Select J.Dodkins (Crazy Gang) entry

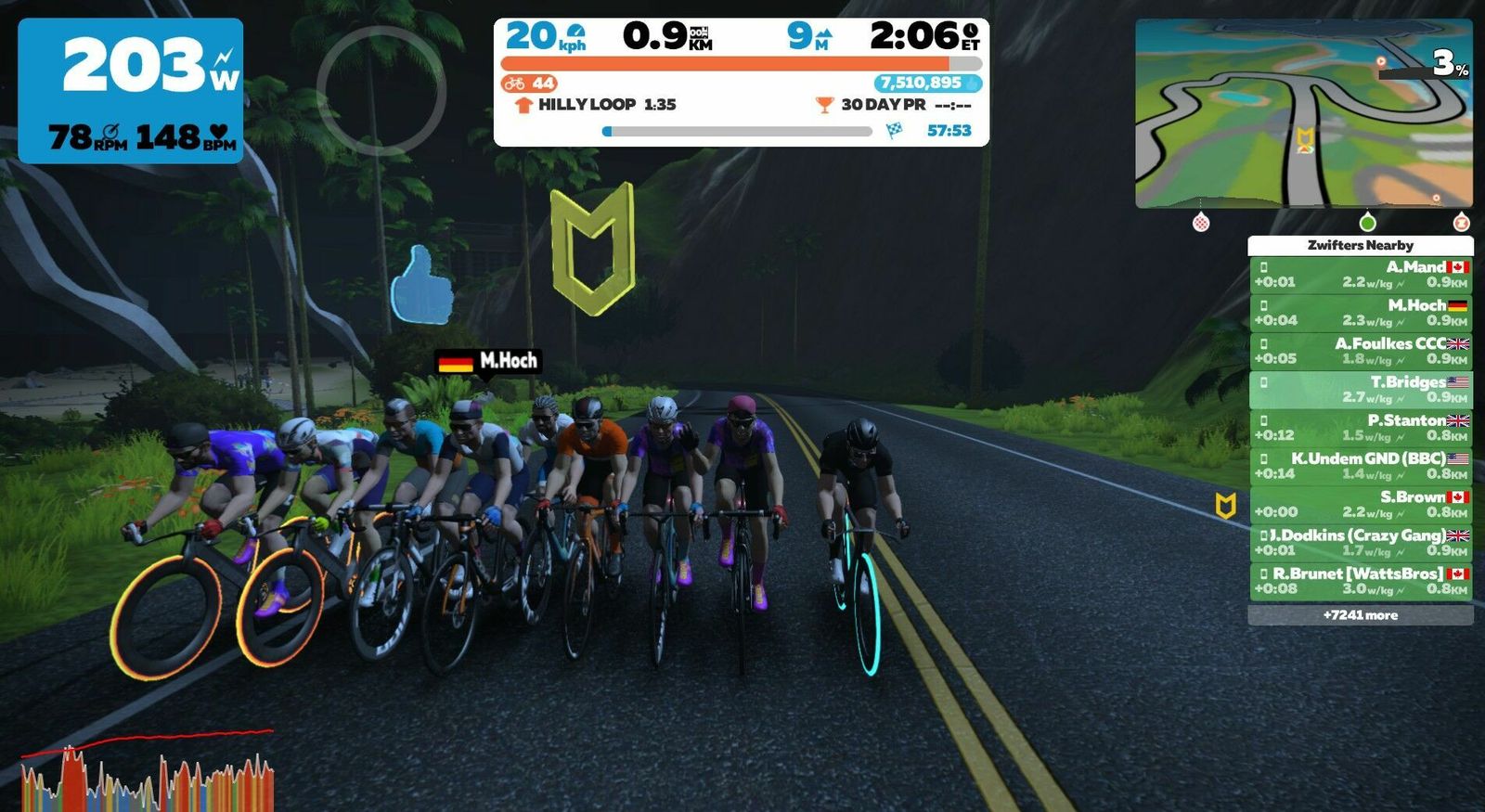click(x=1361, y=543)
